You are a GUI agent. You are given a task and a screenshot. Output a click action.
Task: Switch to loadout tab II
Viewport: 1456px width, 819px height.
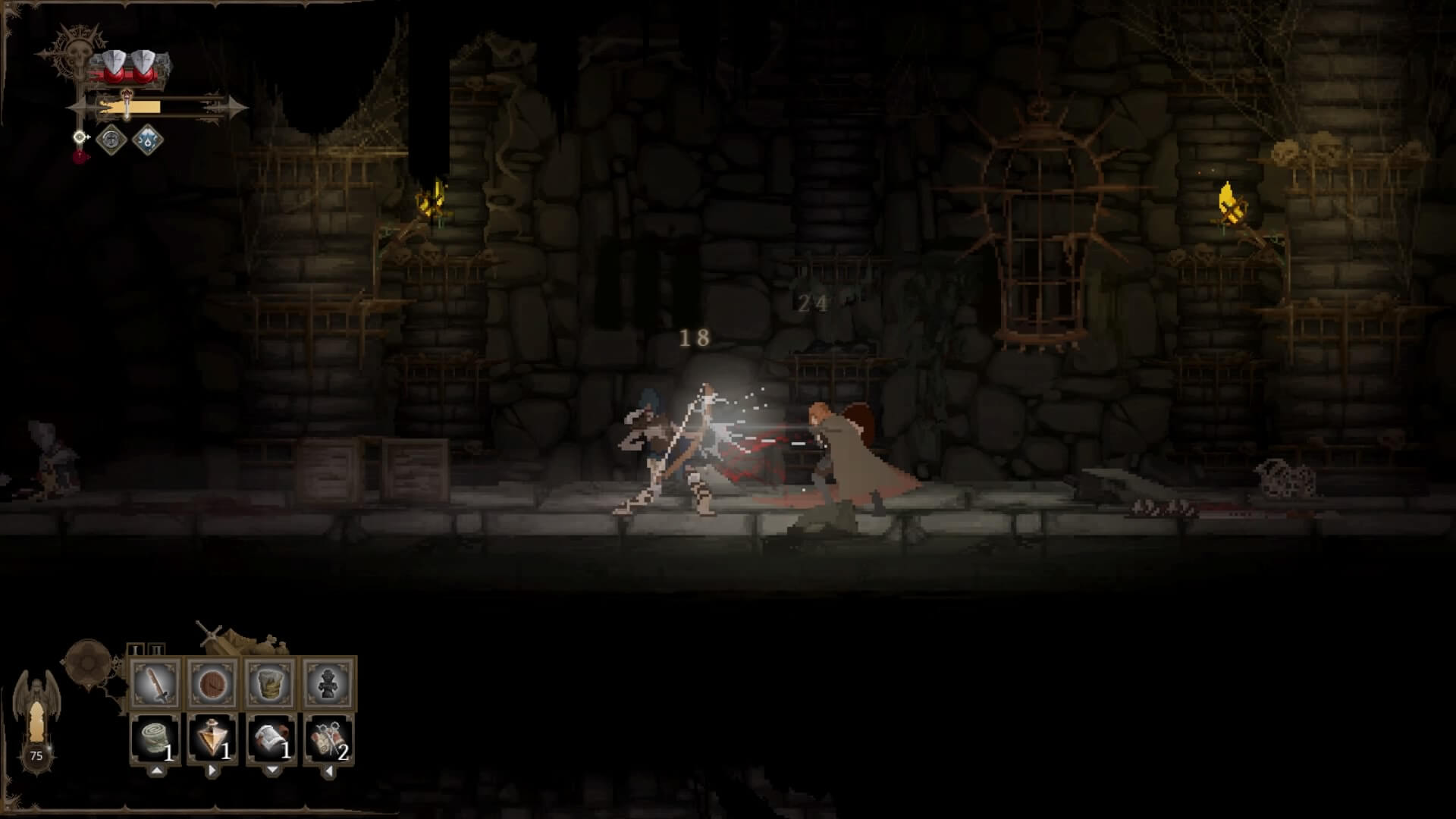point(155,650)
